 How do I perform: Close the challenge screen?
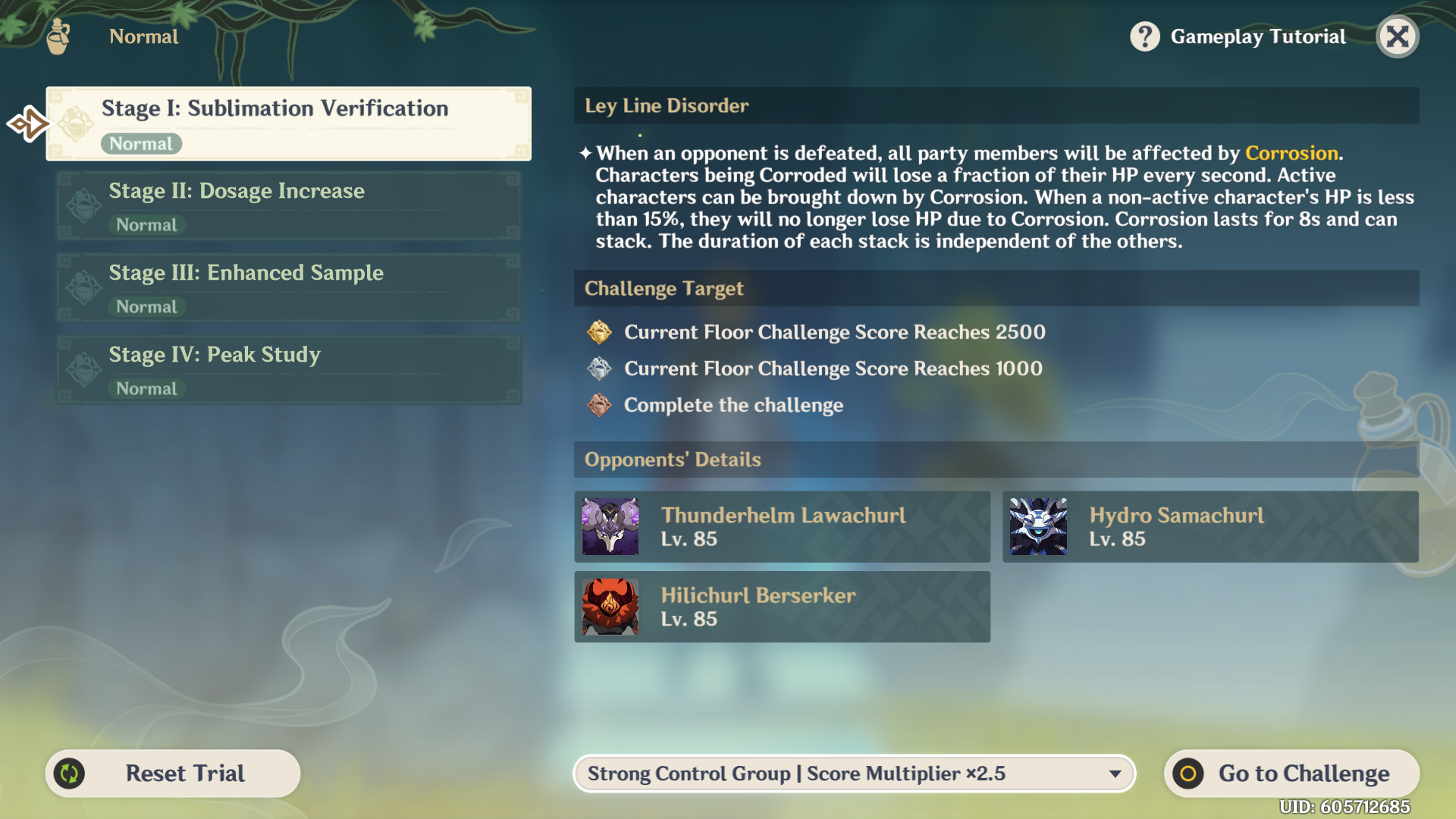[1397, 36]
